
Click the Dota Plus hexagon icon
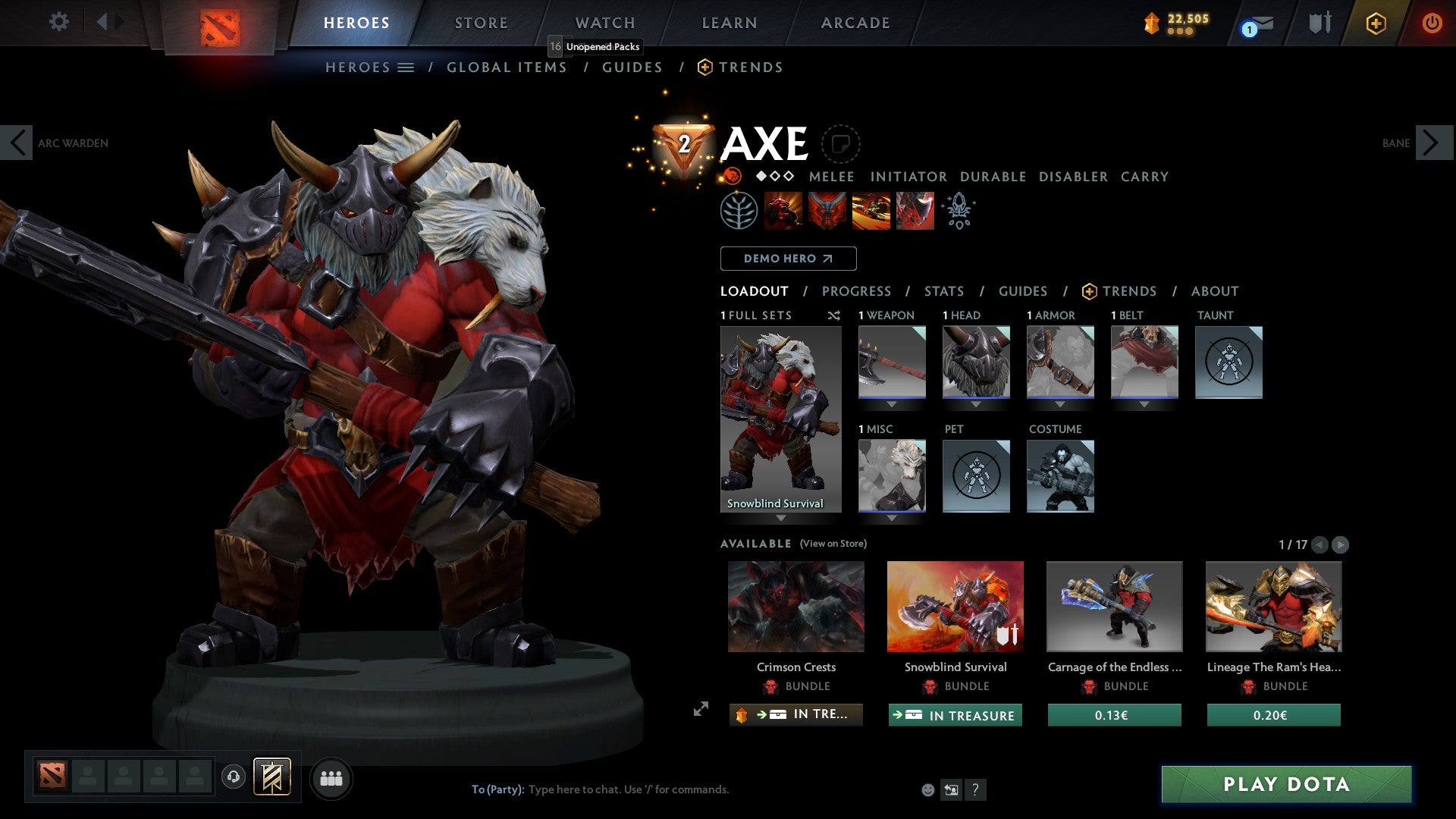1376,23
